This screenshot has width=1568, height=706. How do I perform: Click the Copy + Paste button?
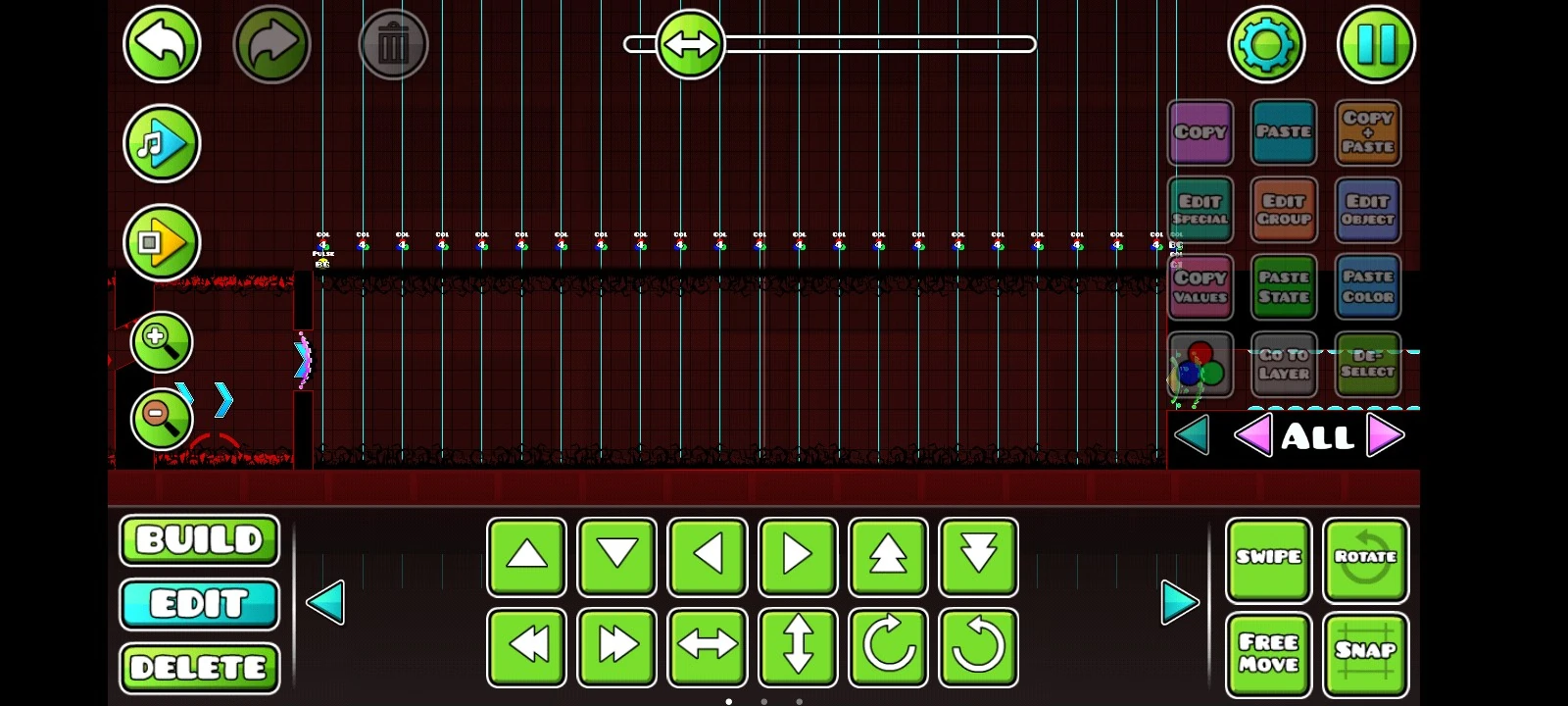[1367, 132]
